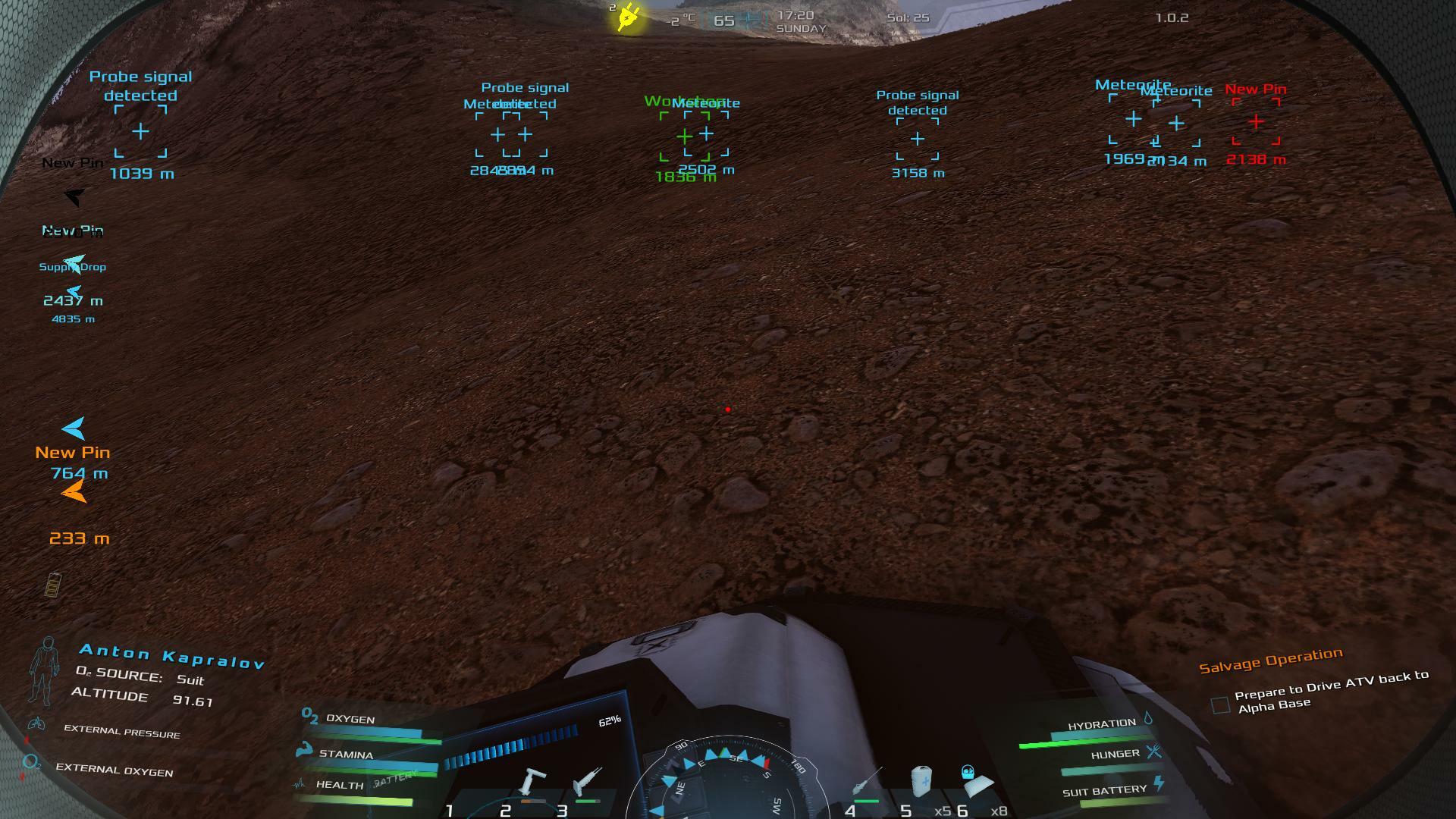Click the astronaut suit status figure

tap(44, 670)
